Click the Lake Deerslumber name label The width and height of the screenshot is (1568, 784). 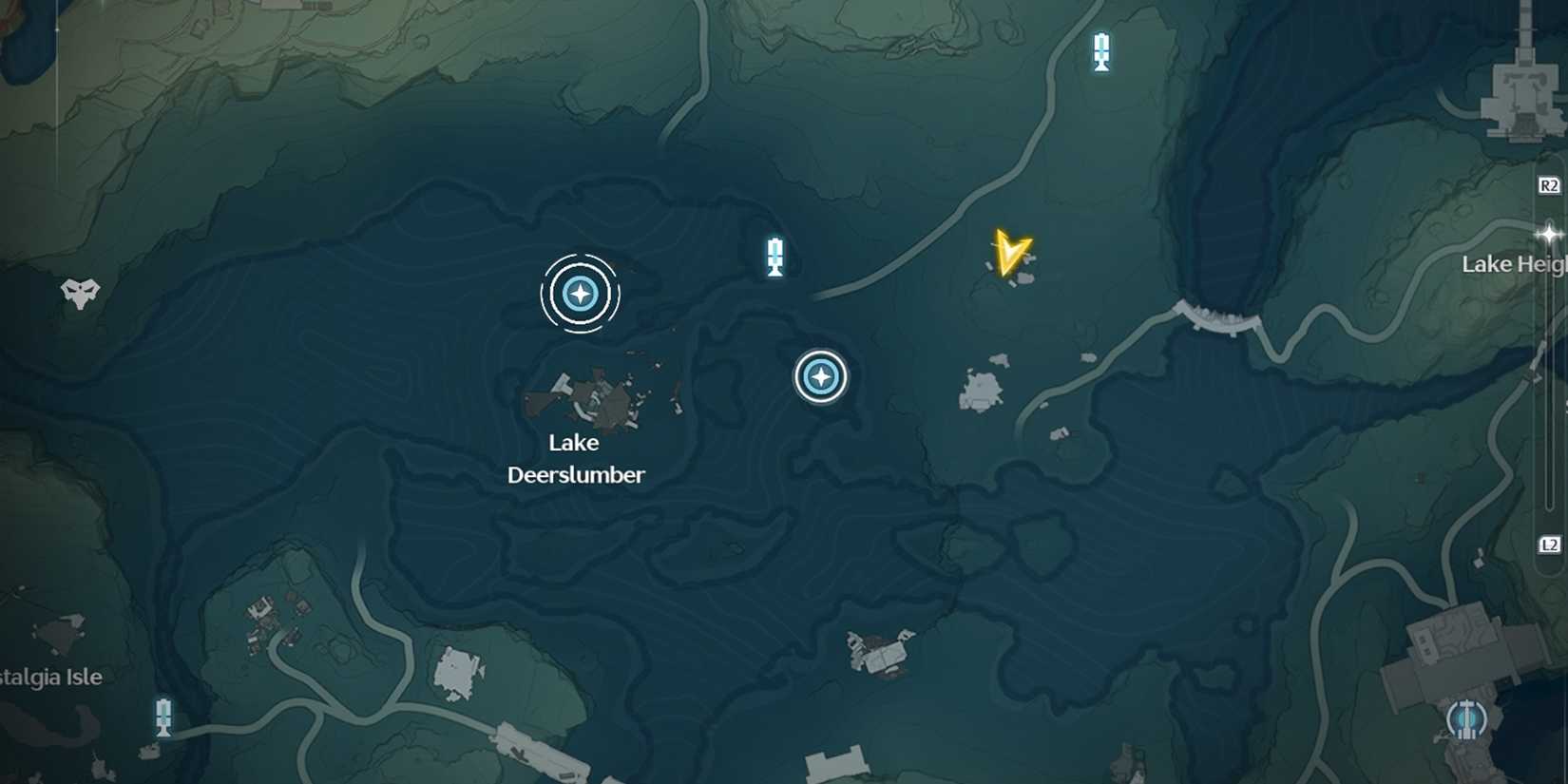[x=575, y=458]
